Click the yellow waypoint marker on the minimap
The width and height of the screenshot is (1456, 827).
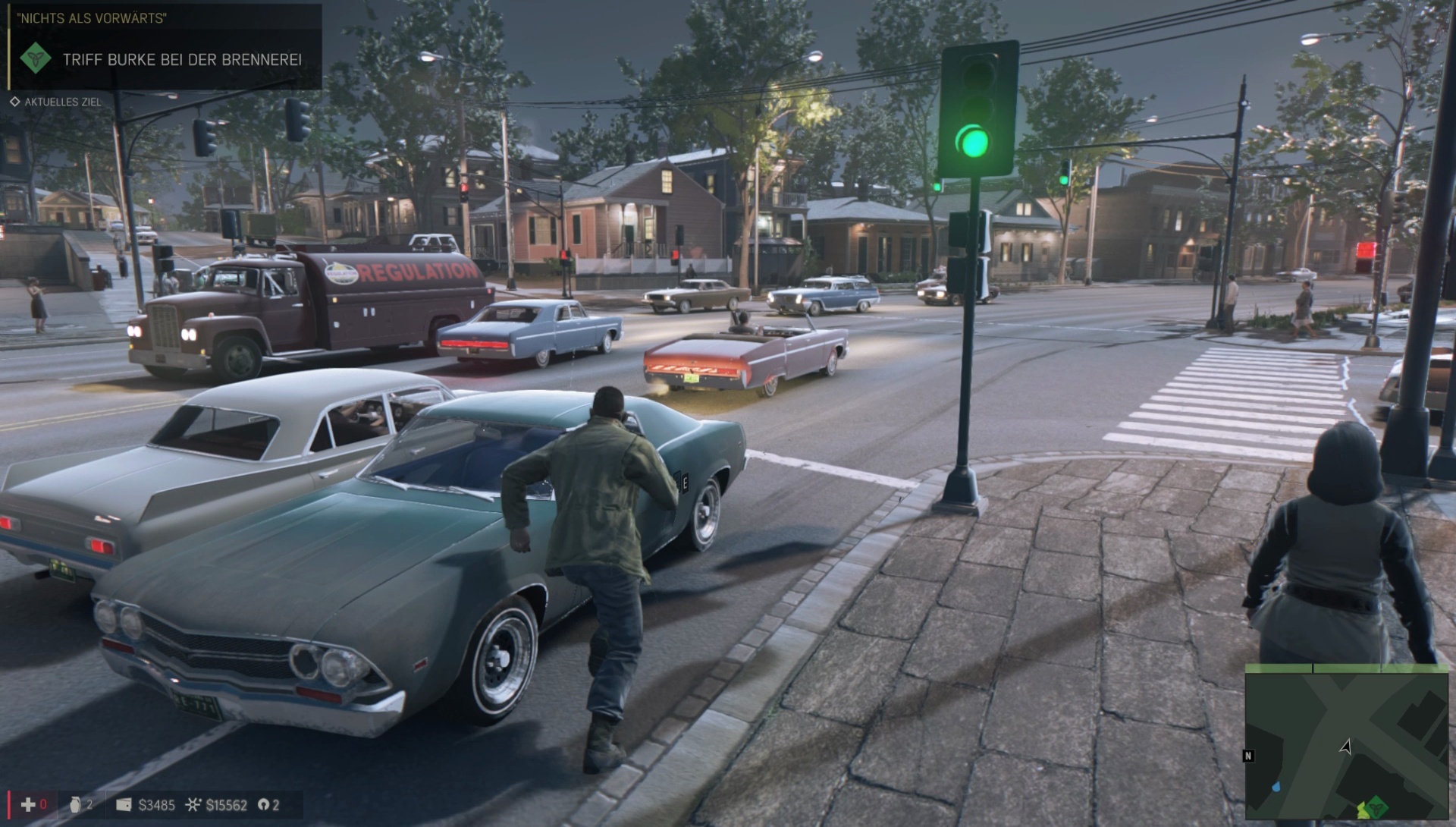pyautogui.click(x=1362, y=809)
